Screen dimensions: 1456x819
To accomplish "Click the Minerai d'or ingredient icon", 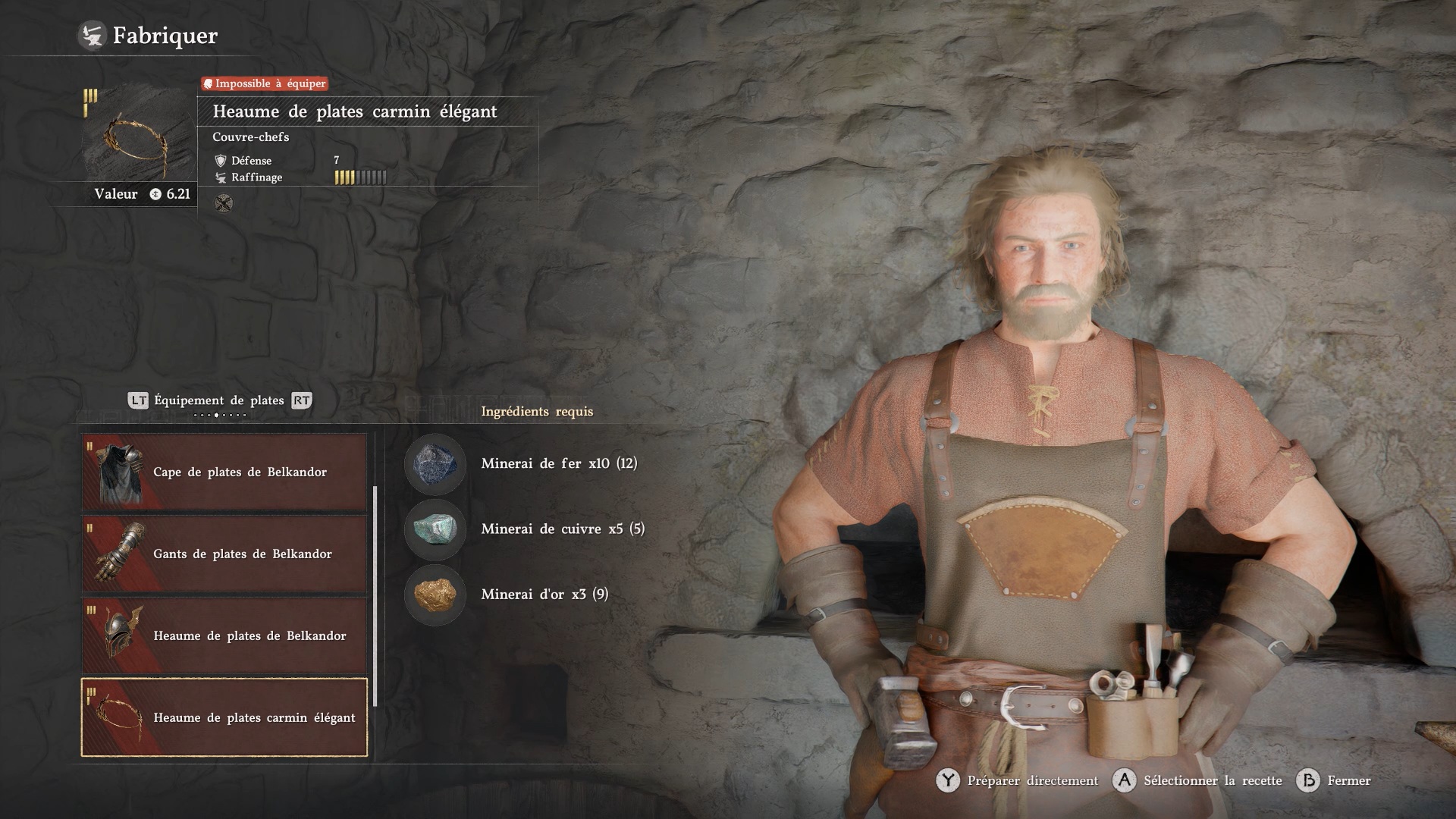I will coord(435,595).
